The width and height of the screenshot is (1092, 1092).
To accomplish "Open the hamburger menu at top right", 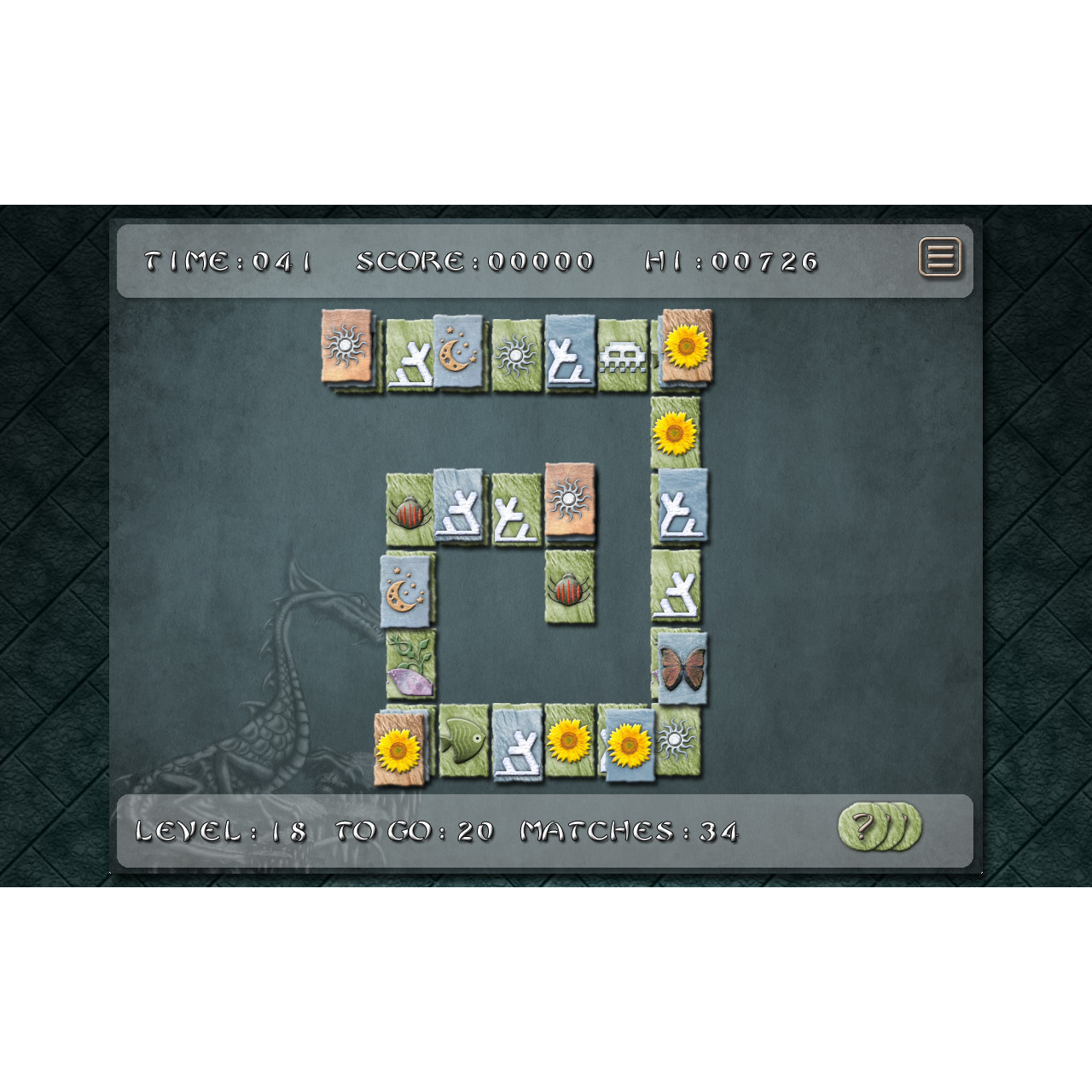I will point(941,258).
